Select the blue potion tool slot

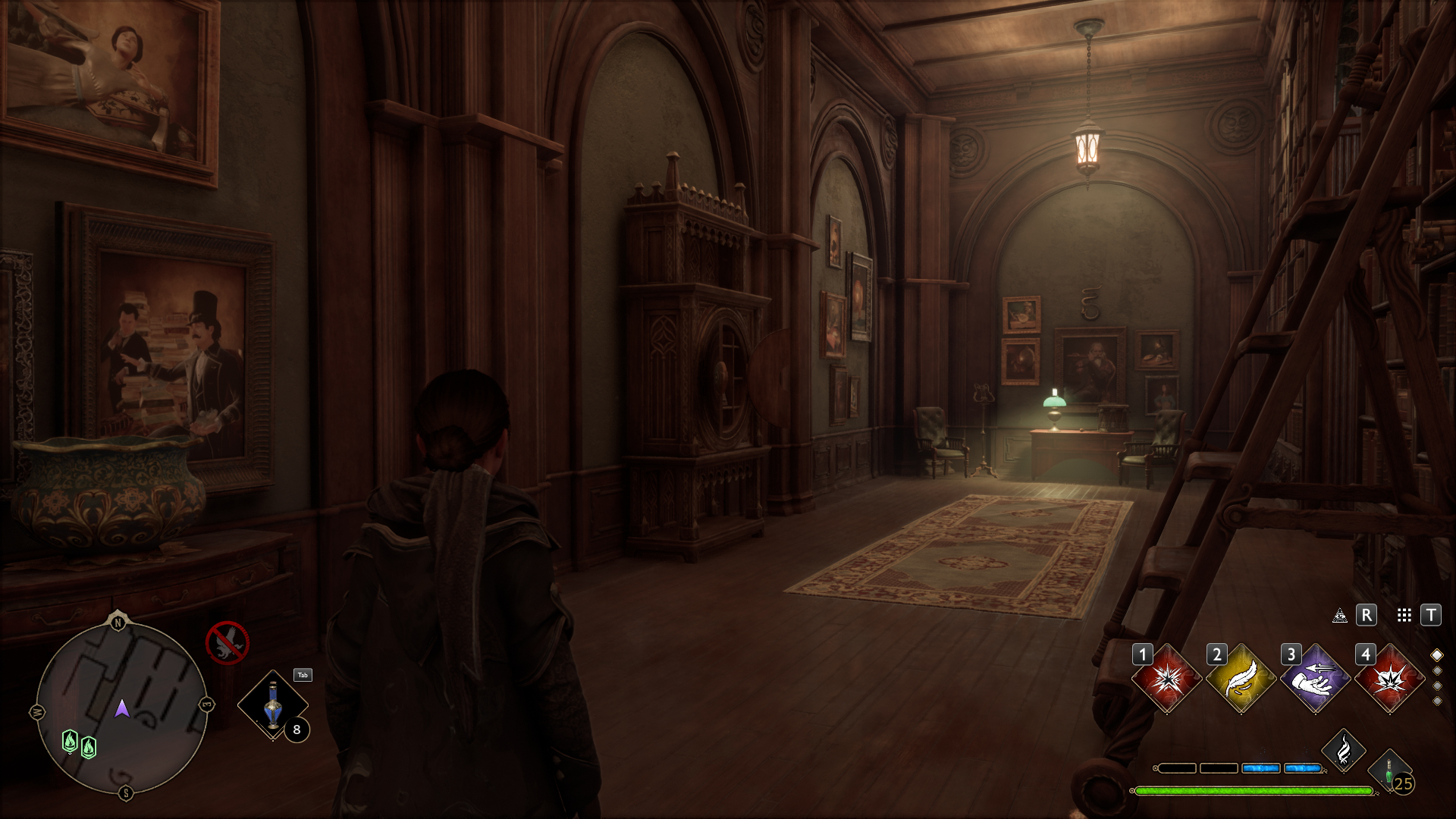[273, 705]
